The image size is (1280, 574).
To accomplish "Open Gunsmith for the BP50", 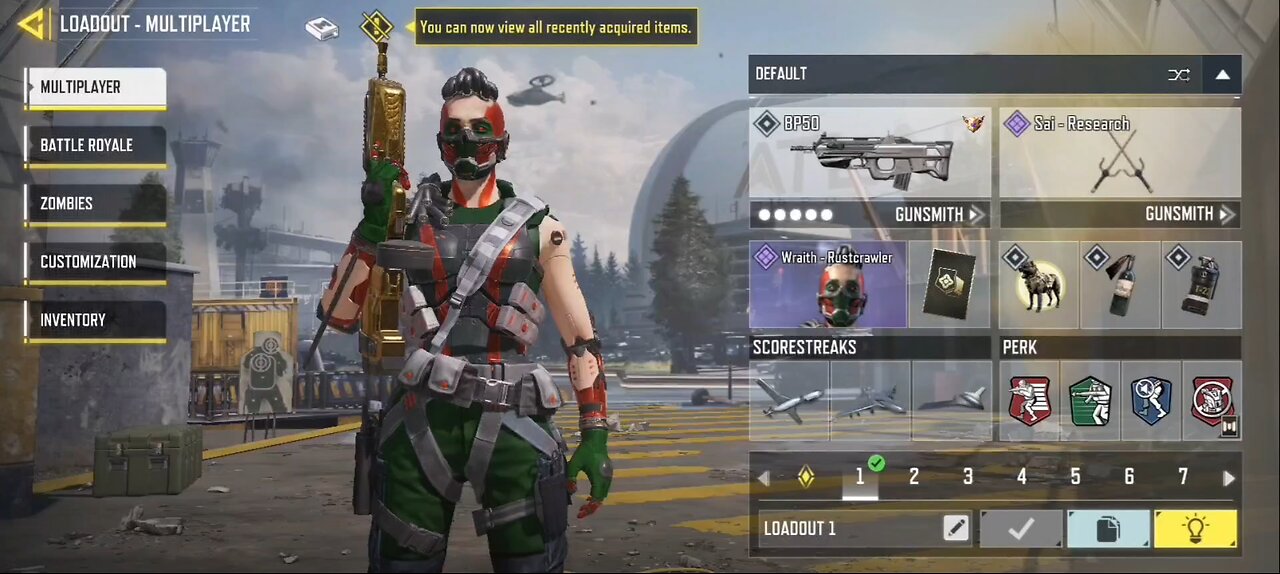I will coord(936,214).
